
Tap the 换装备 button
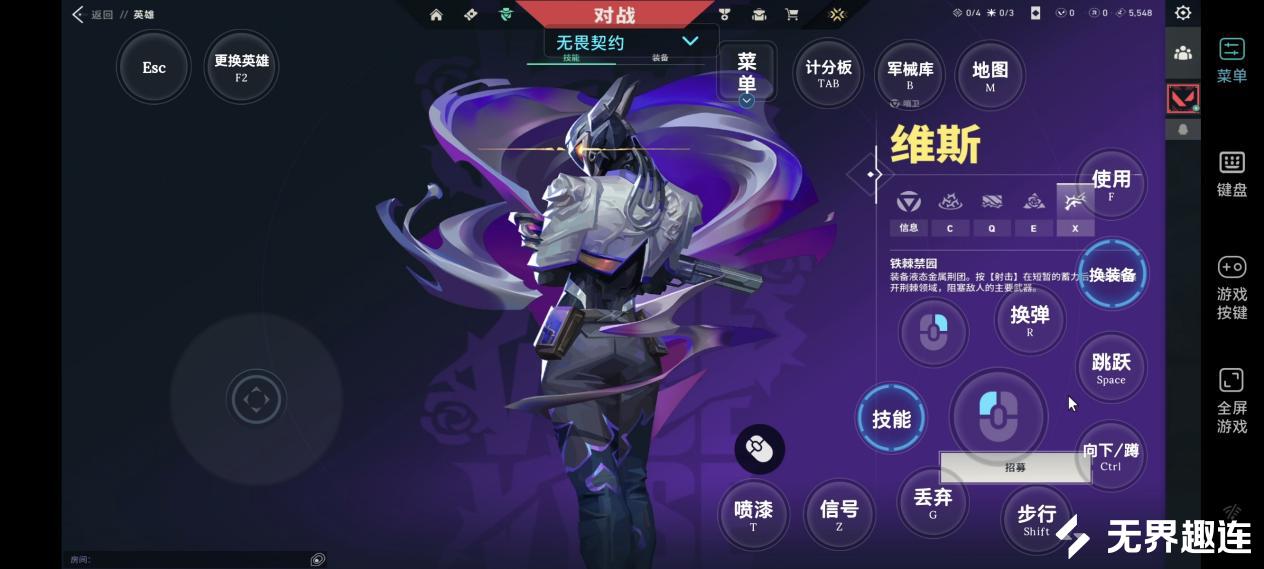[x=1112, y=275]
